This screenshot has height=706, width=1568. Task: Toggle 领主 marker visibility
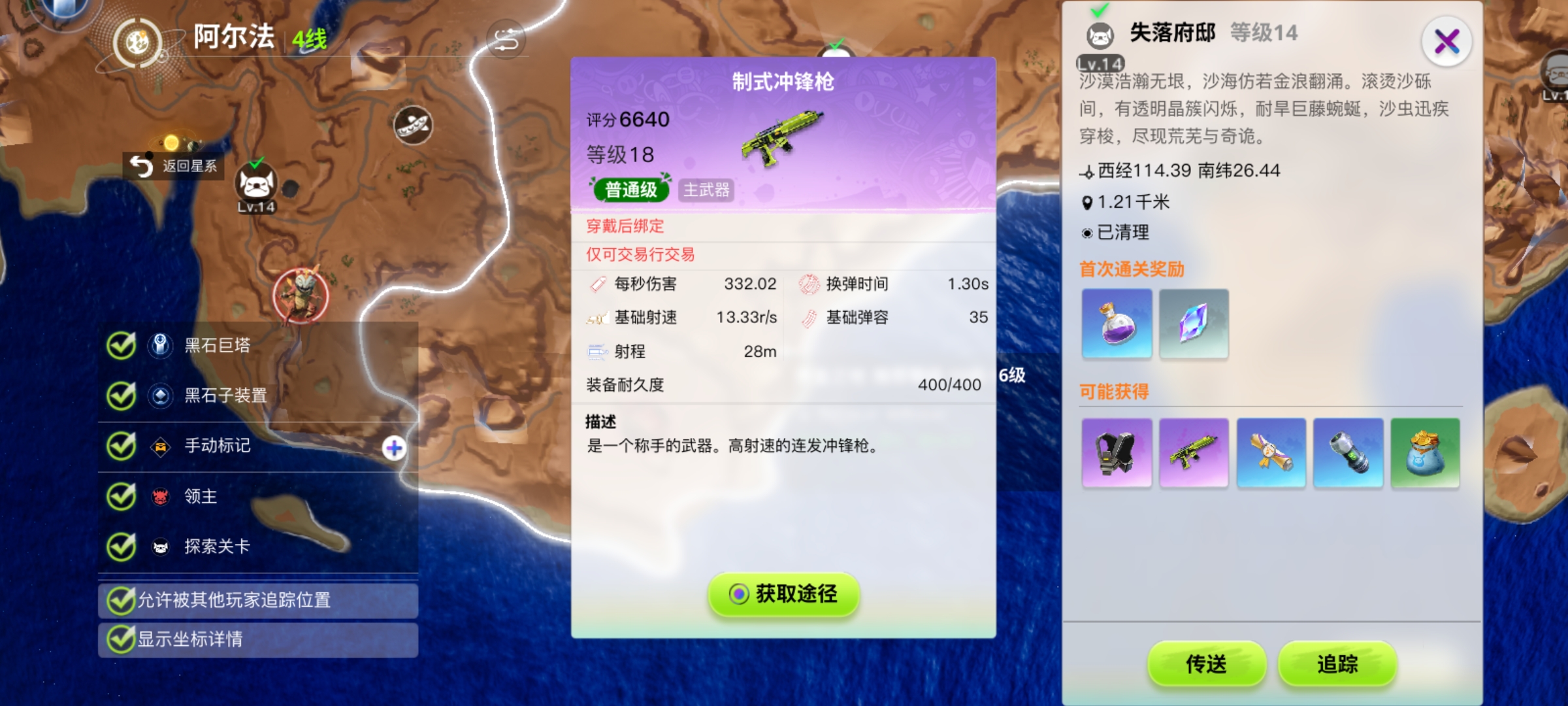click(121, 497)
